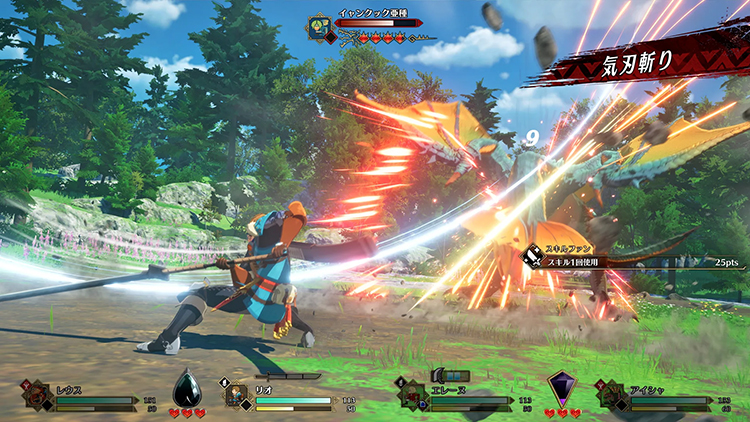Image resolution: width=750 pixels, height=422 pixels.
Task: Click the purple crystal kinship gauge
Action: click(560, 388)
